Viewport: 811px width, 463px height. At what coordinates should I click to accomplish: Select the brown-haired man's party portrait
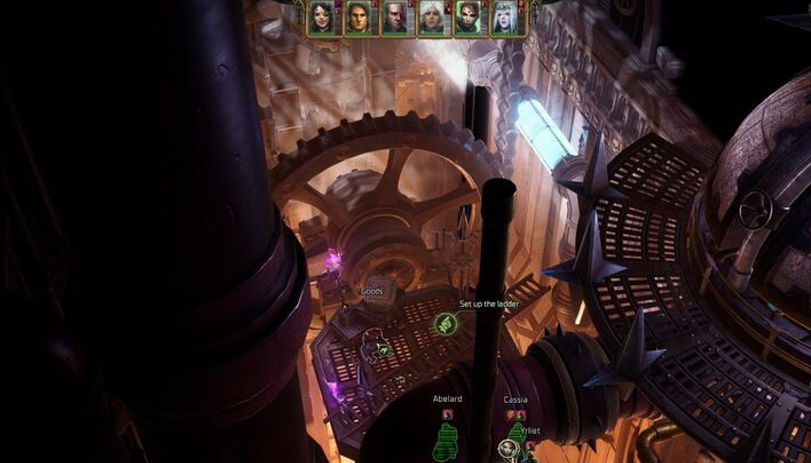click(358, 19)
